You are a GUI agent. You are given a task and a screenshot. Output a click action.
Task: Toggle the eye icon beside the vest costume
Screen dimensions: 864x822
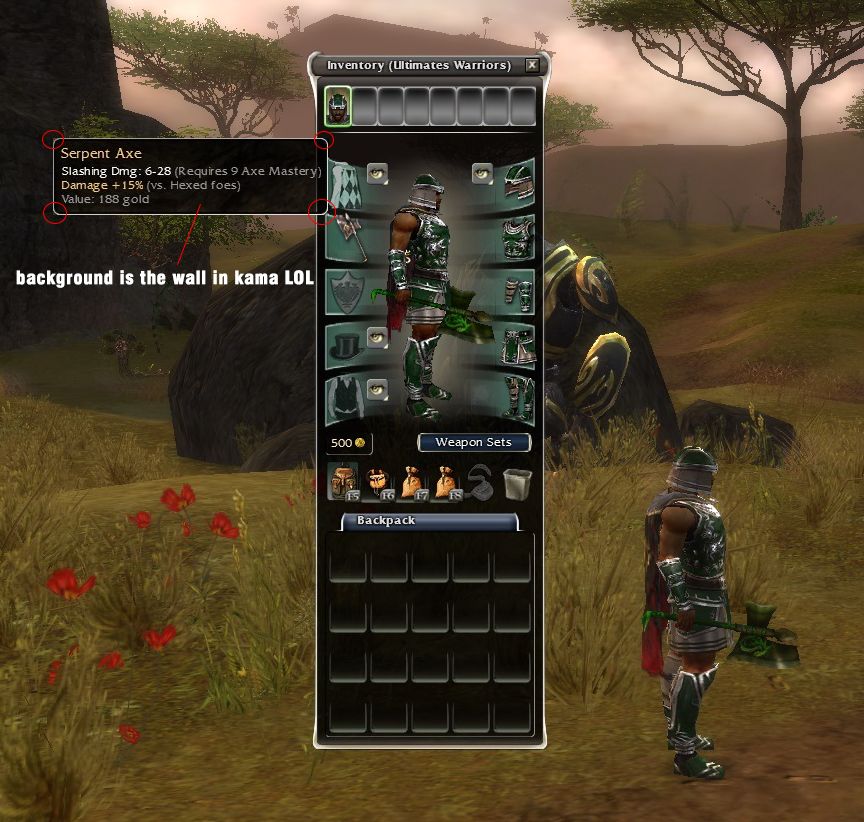377,389
